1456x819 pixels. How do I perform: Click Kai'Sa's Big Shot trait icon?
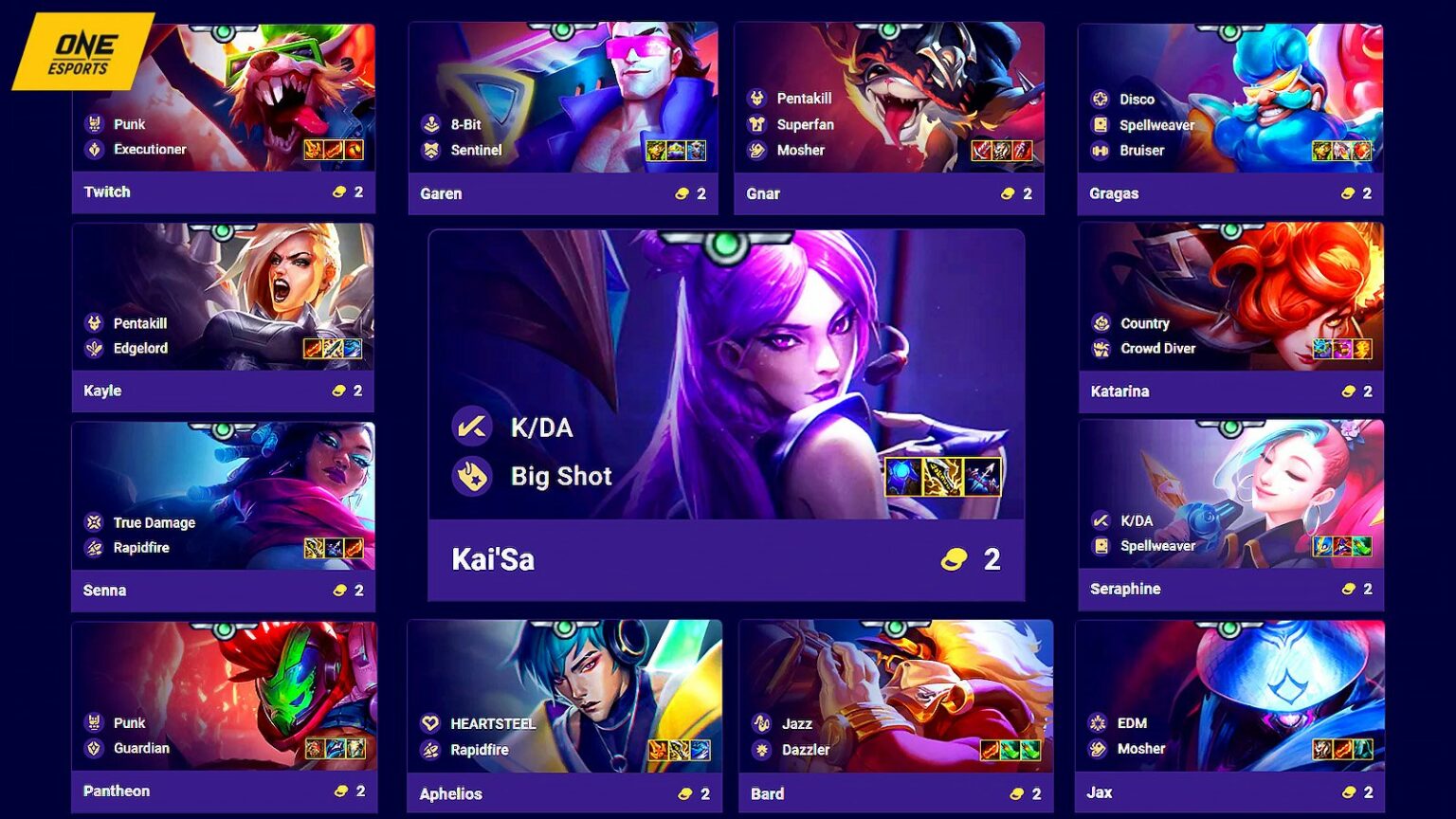click(x=472, y=476)
